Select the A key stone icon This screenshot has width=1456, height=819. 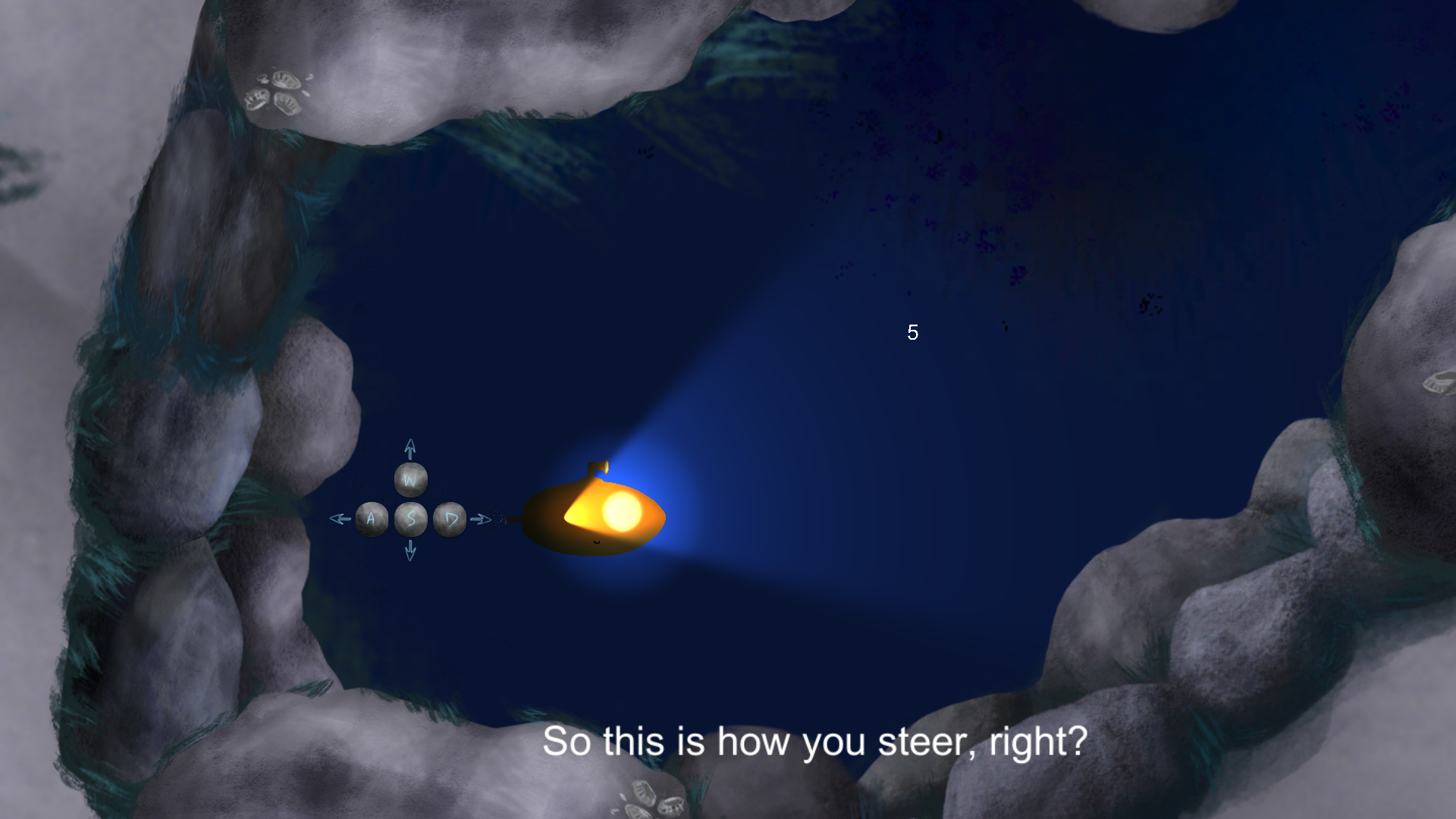click(x=372, y=519)
